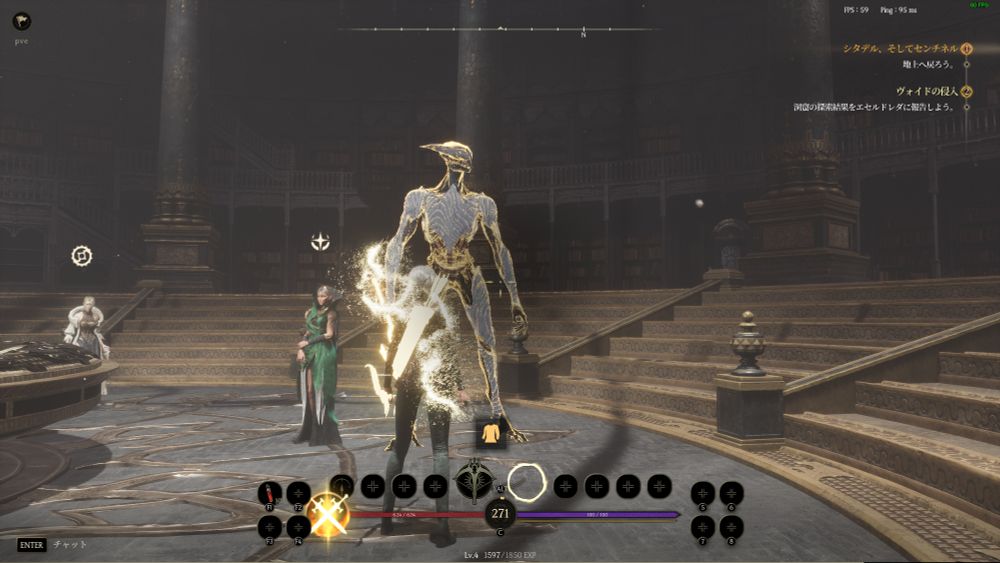Select the glowing ring skill slot

click(526, 483)
